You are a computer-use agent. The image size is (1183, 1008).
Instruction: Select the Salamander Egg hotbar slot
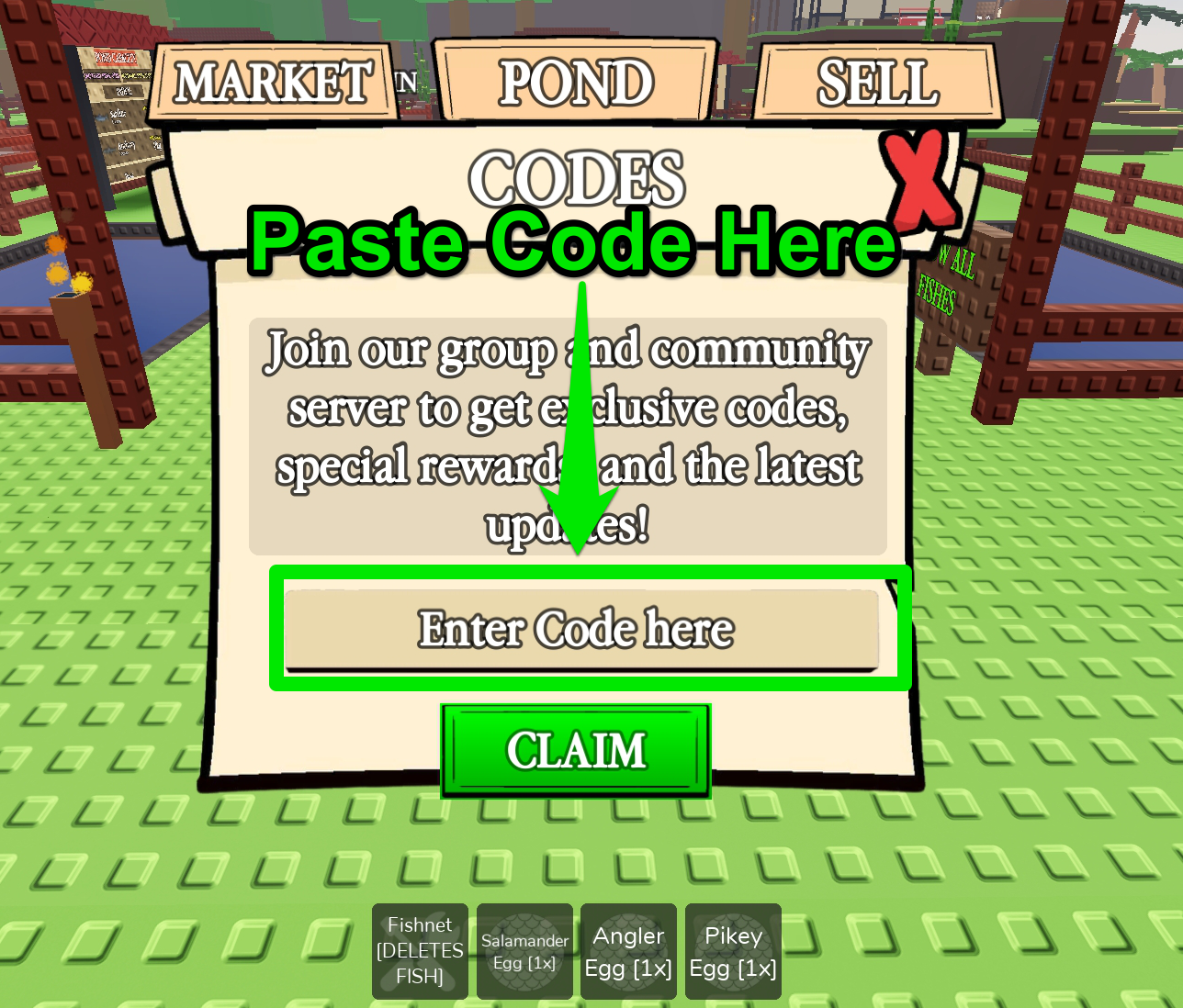(524, 951)
